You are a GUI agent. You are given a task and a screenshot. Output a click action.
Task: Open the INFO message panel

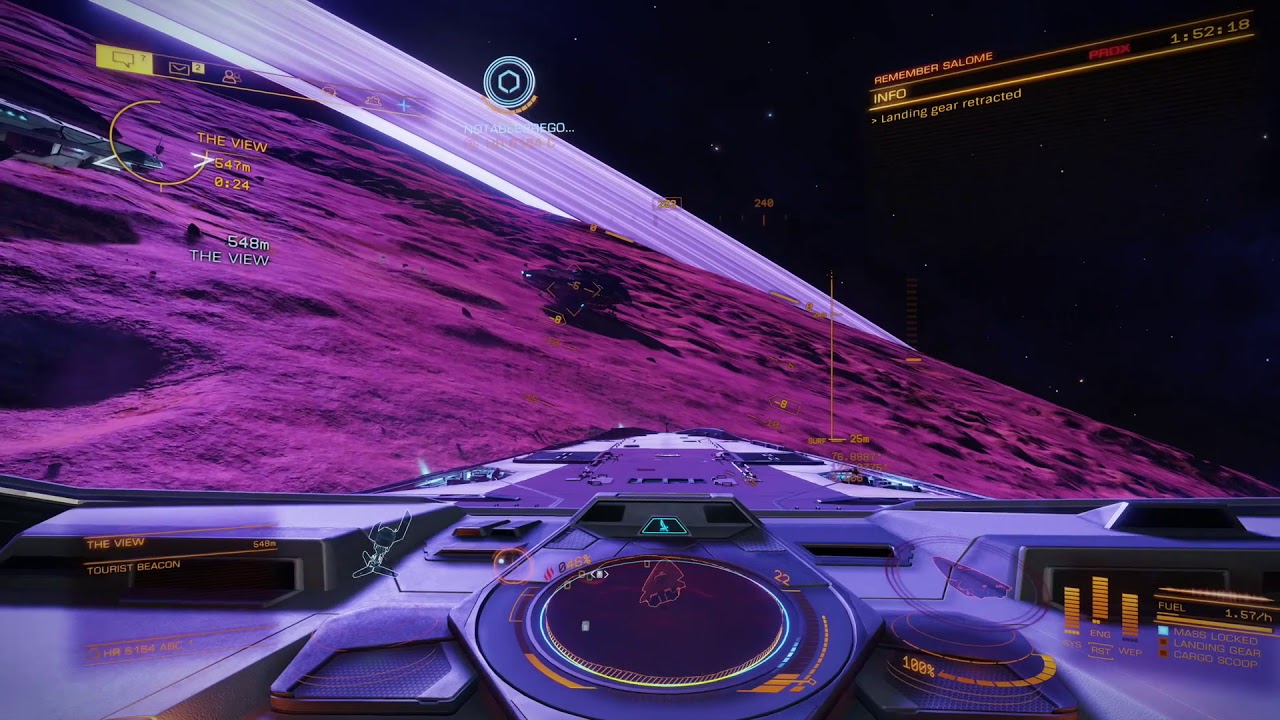889,96
